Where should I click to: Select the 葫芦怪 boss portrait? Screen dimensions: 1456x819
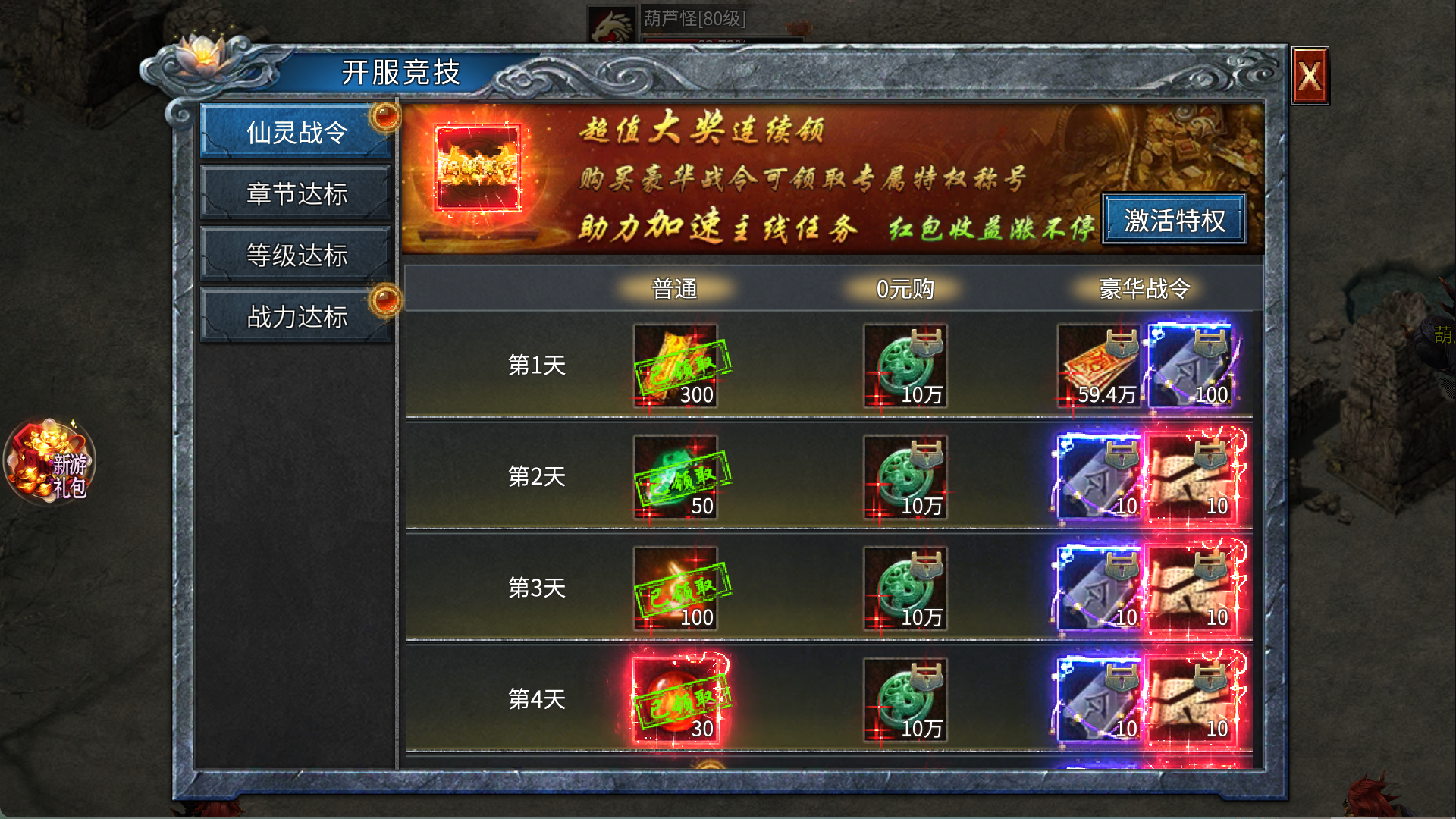pos(611,26)
